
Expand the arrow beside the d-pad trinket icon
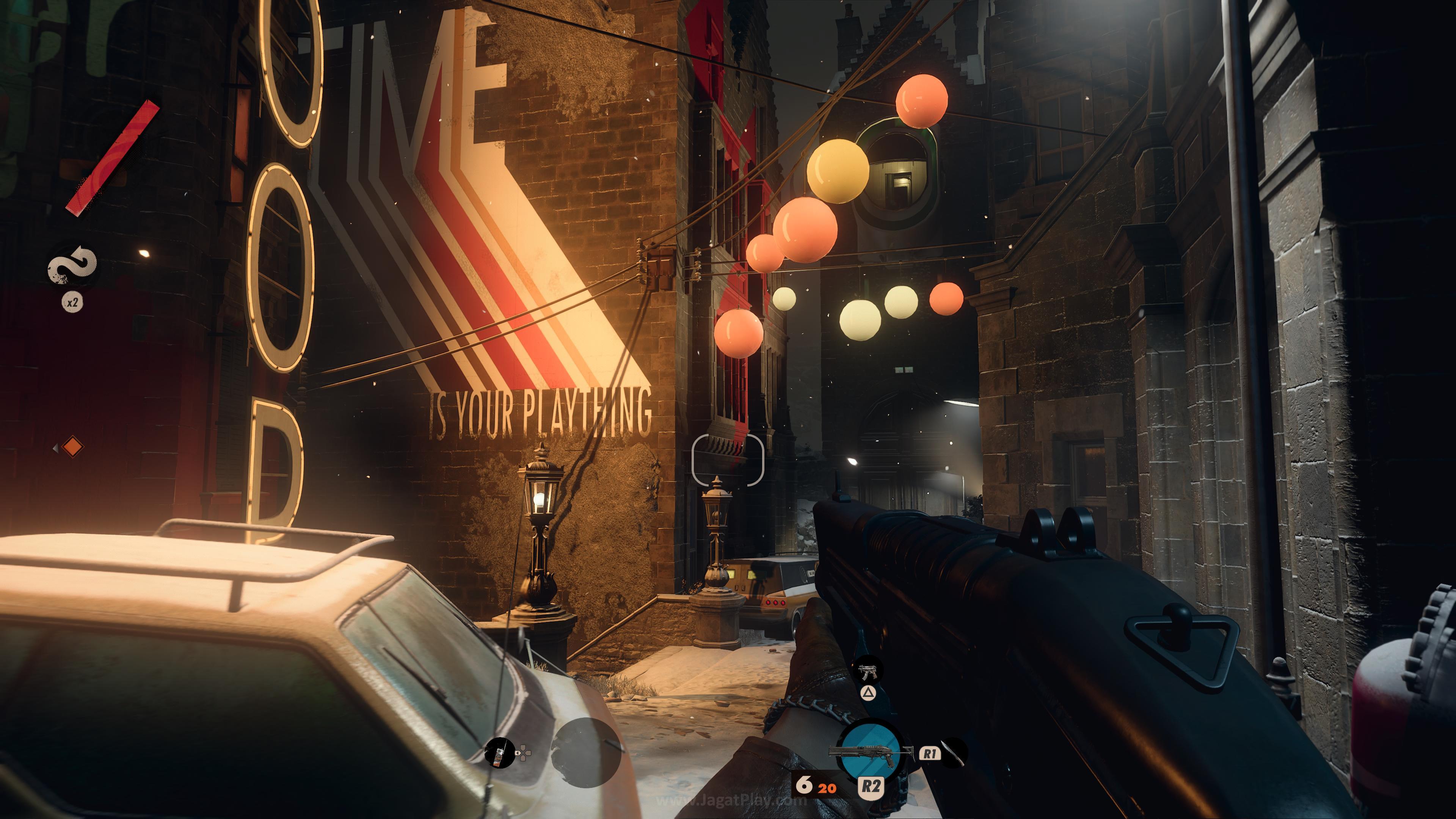[x=517, y=753]
